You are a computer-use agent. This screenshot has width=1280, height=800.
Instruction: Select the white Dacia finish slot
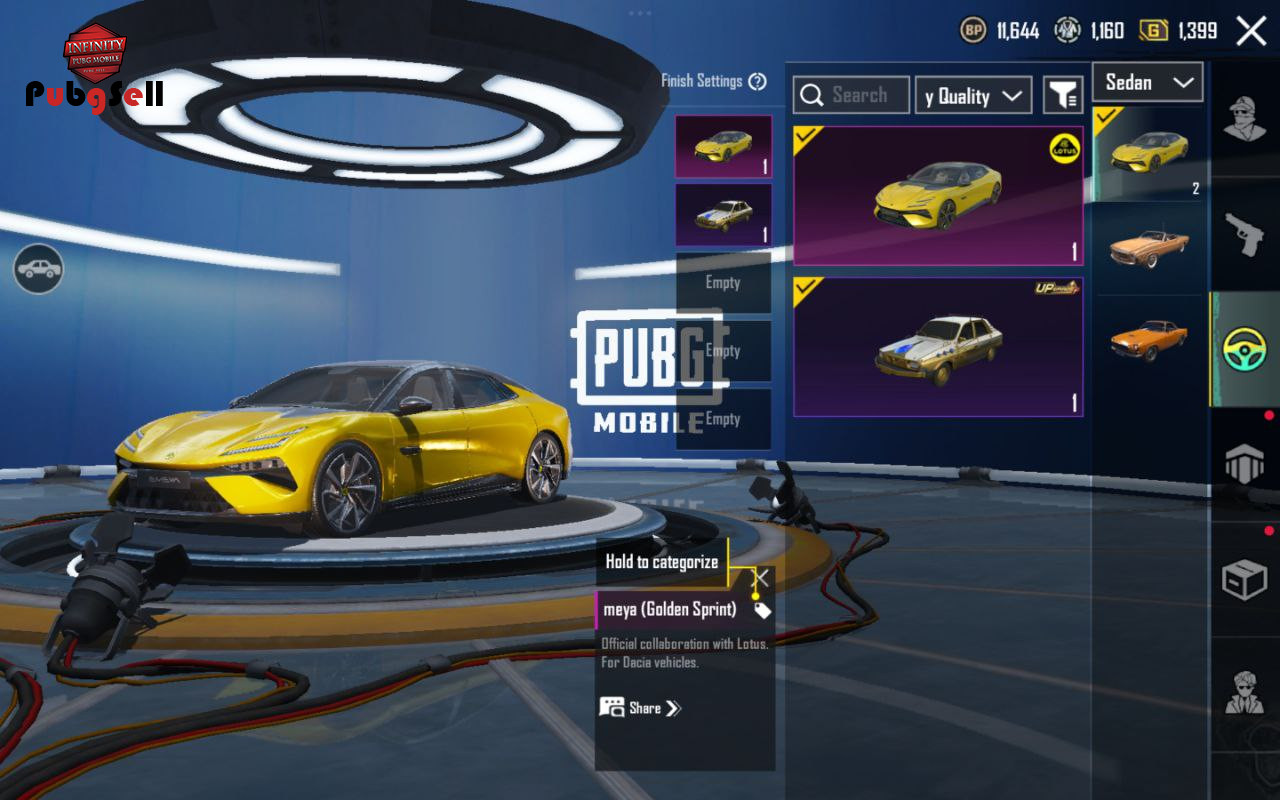tap(723, 214)
